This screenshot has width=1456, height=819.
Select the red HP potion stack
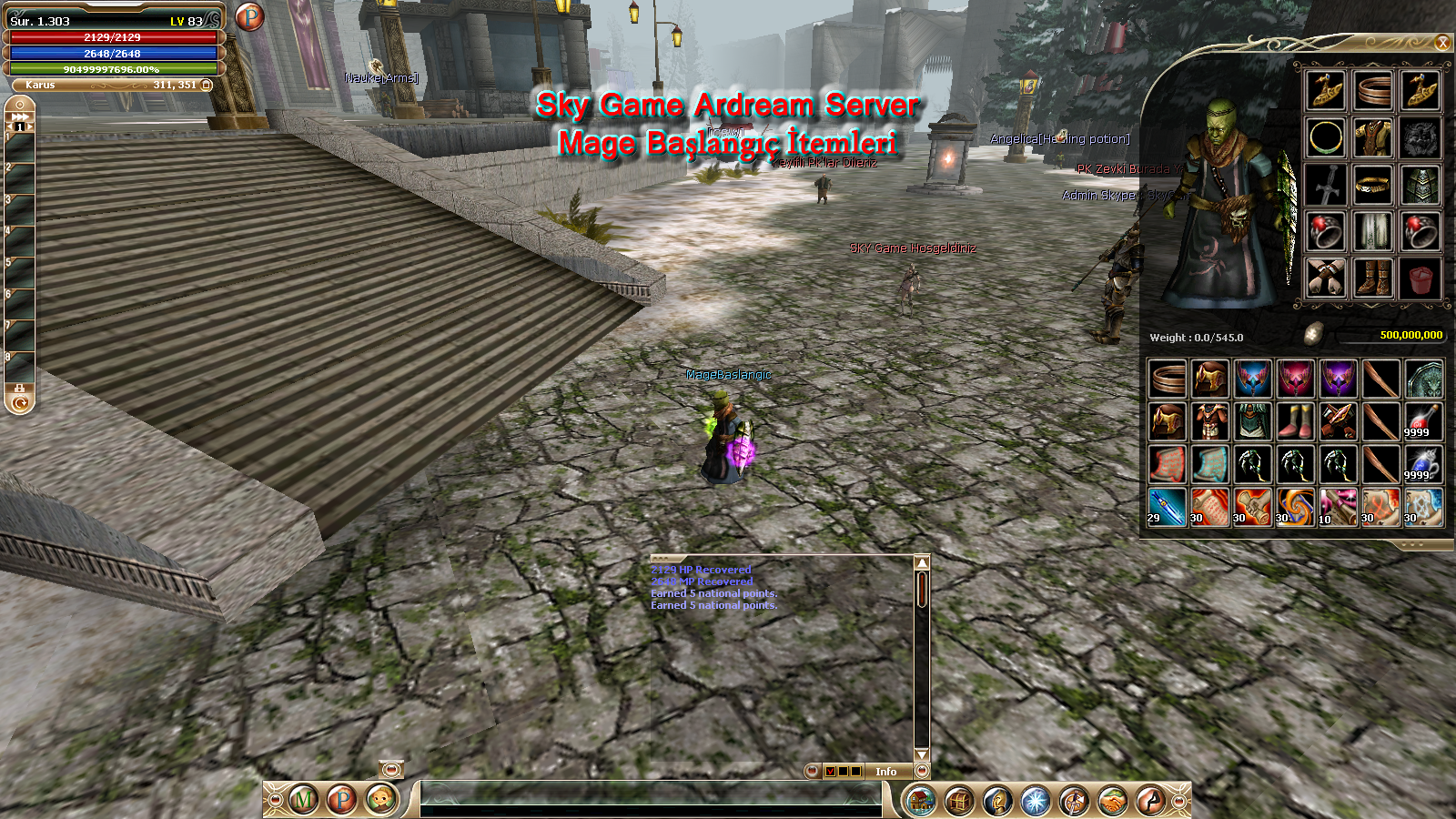click(x=1423, y=421)
